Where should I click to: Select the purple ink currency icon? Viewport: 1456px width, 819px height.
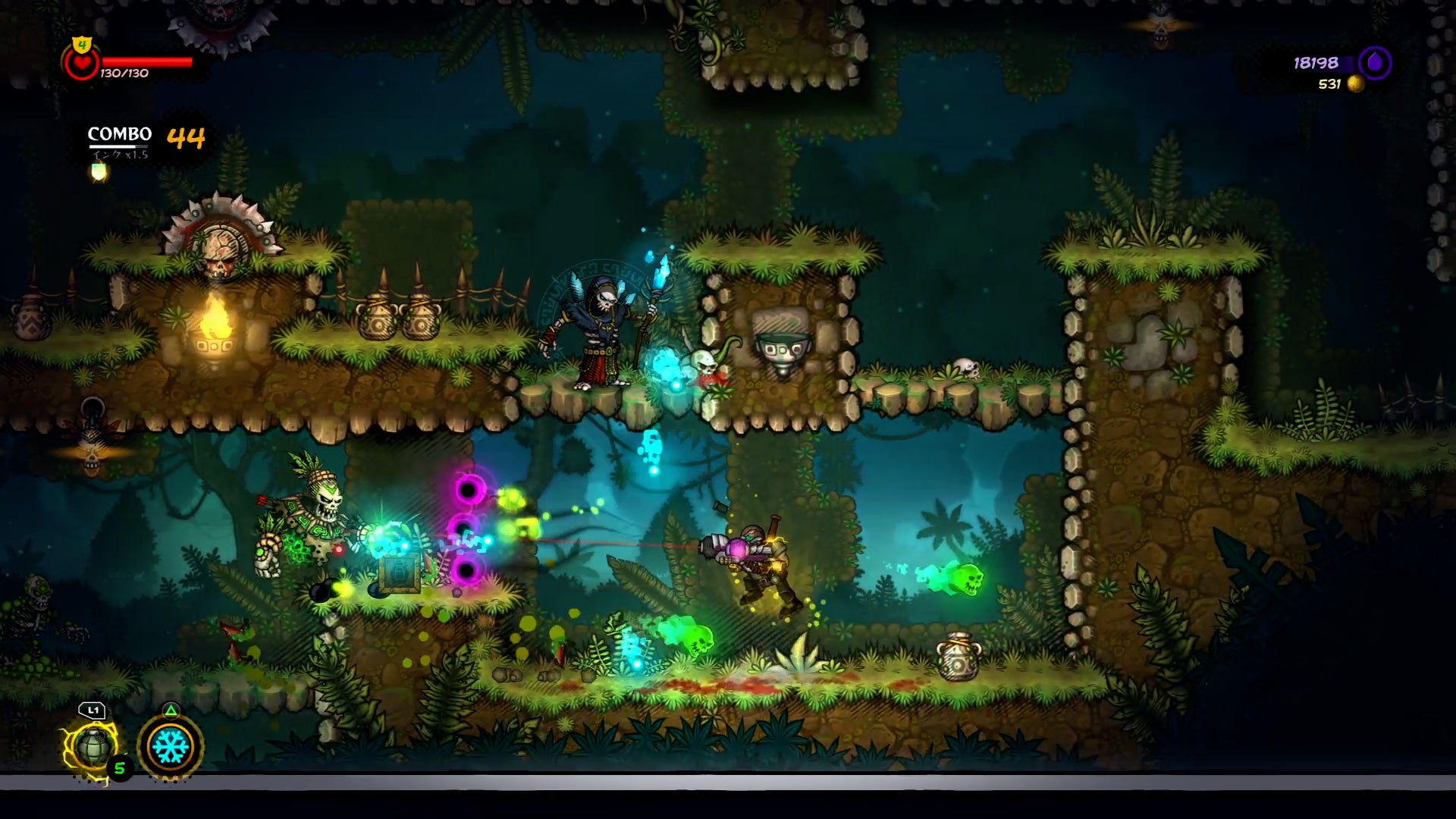click(x=1374, y=63)
